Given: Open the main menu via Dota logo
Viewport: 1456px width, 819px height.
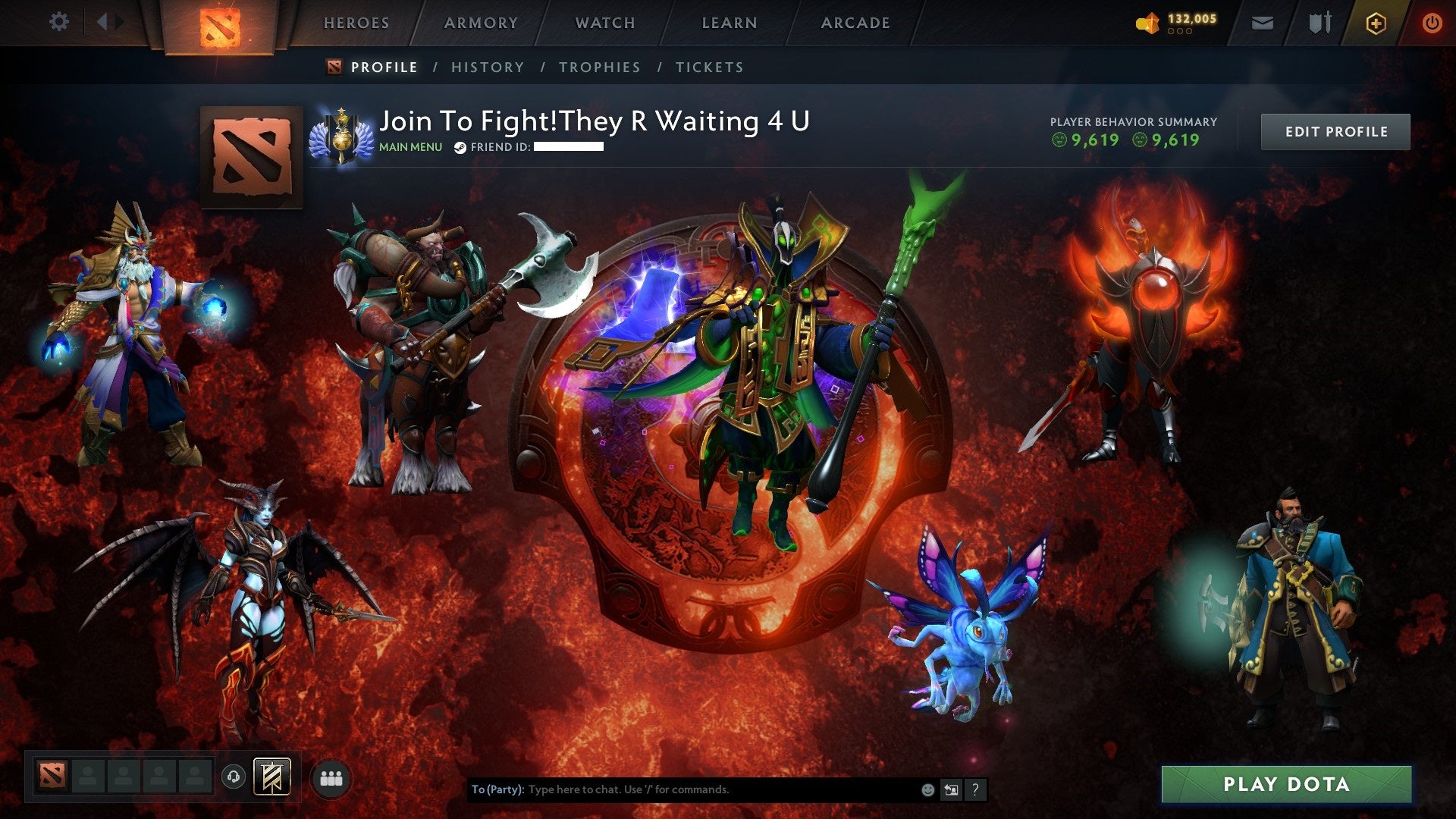Looking at the screenshot, I should click(219, 23).
